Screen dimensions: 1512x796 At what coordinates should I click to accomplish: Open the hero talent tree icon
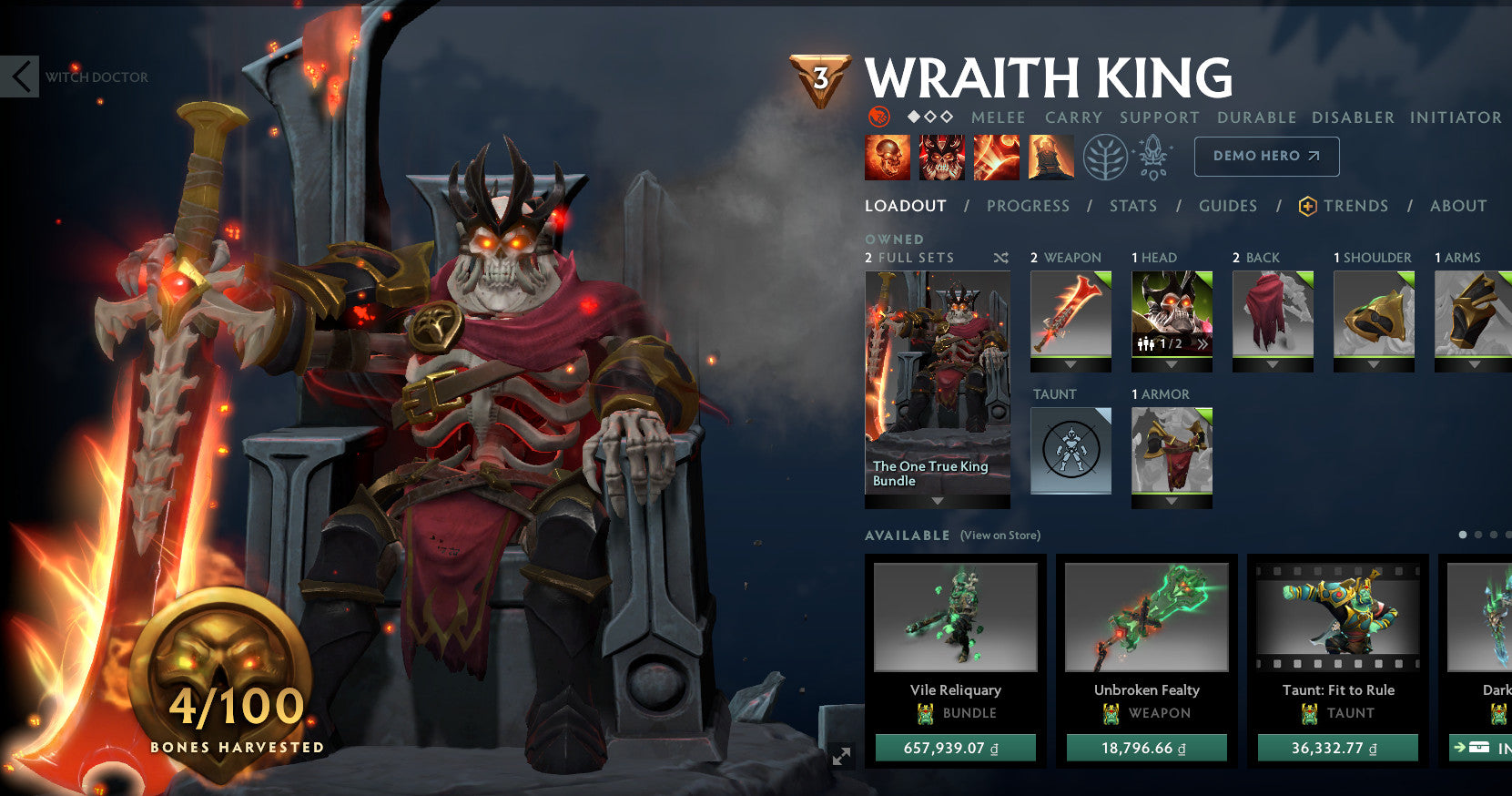tap(1104, 156)
